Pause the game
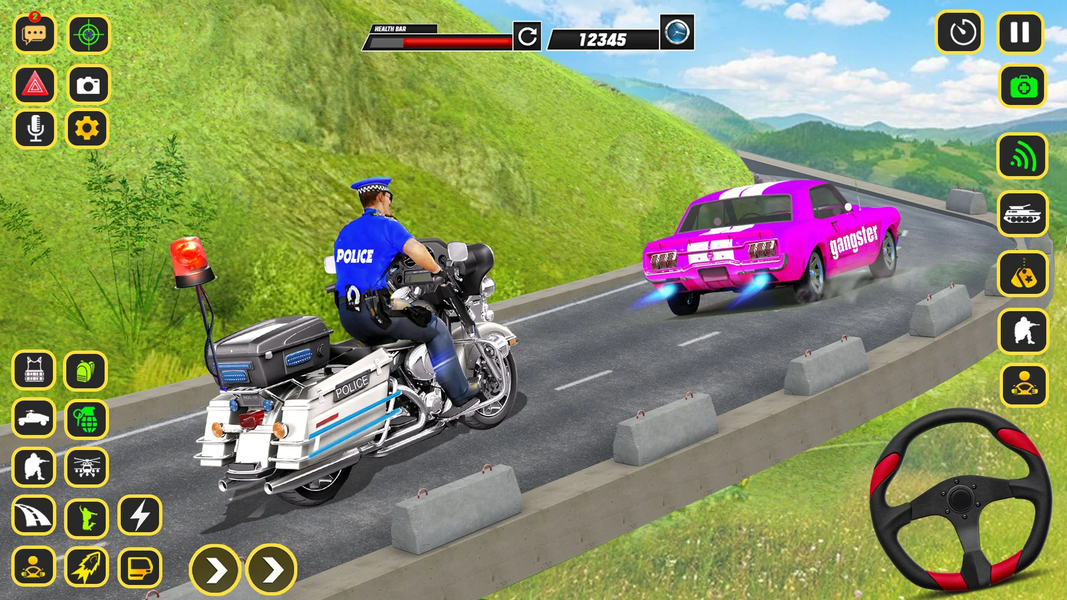The height and width of the screenshot is (600, 1067). pyautogui.click(x=1020, y=32)
